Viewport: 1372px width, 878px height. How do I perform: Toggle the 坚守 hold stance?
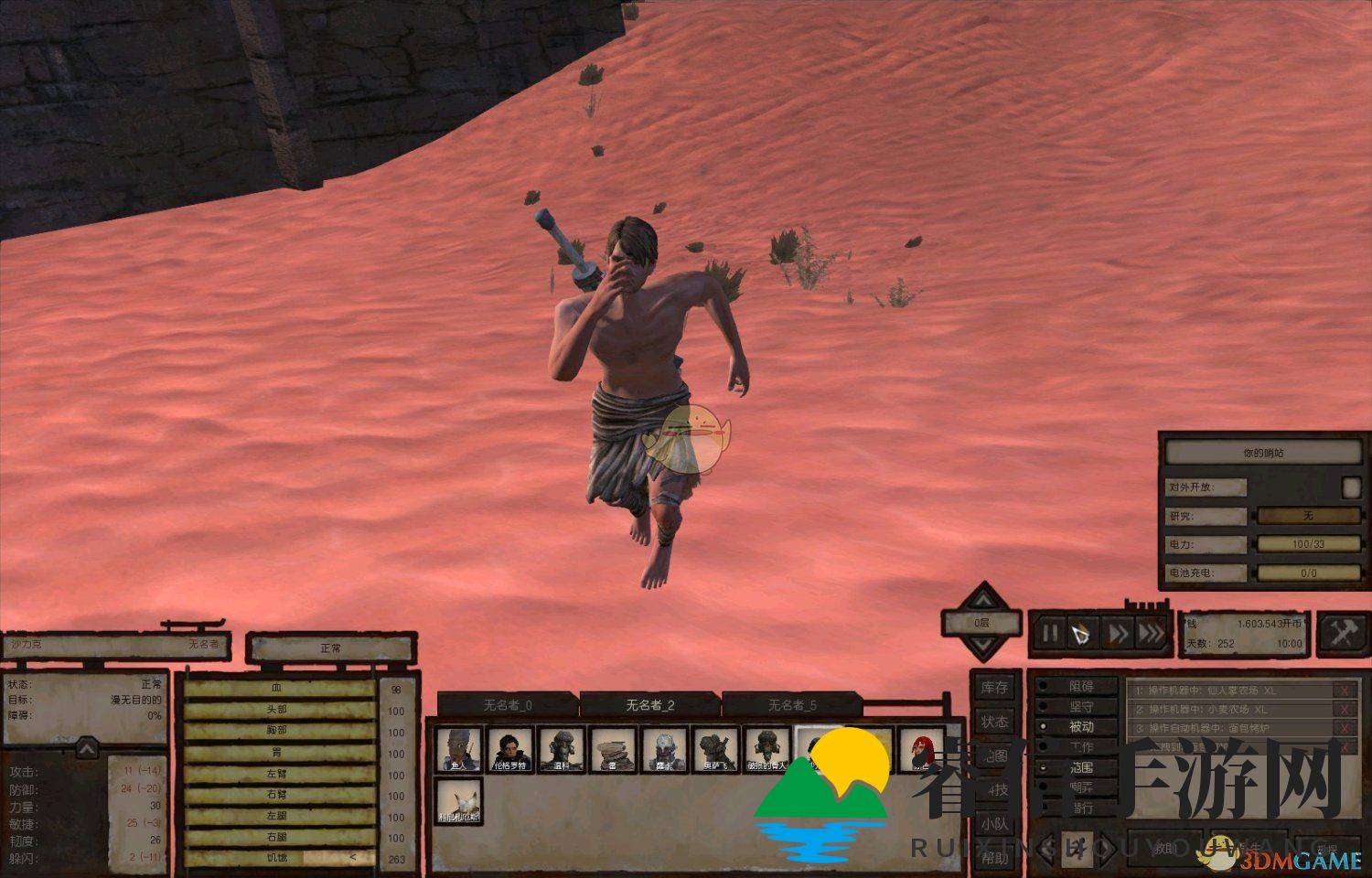click(1080, 706)
